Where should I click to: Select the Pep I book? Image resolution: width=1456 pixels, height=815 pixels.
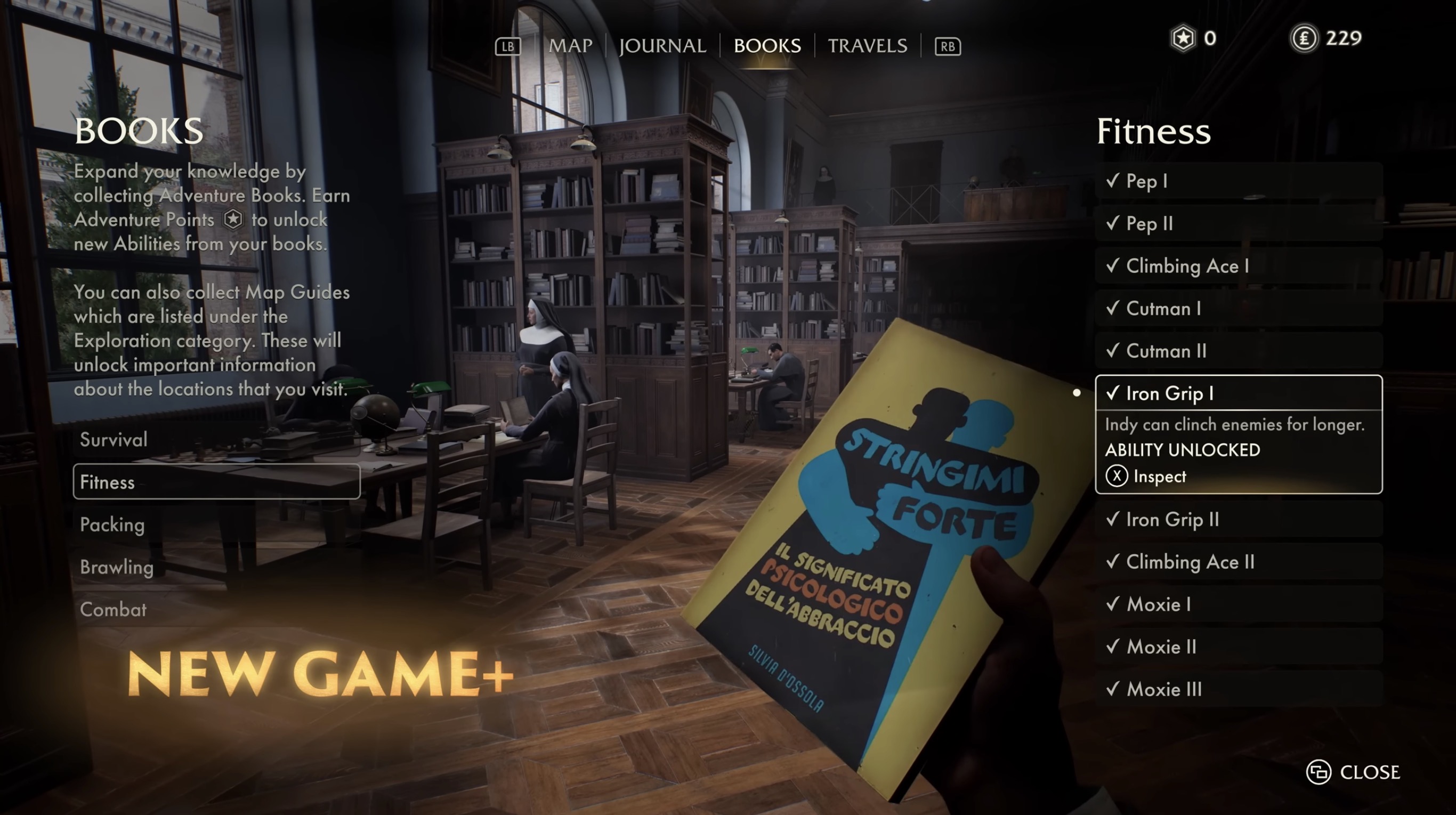1238,181
